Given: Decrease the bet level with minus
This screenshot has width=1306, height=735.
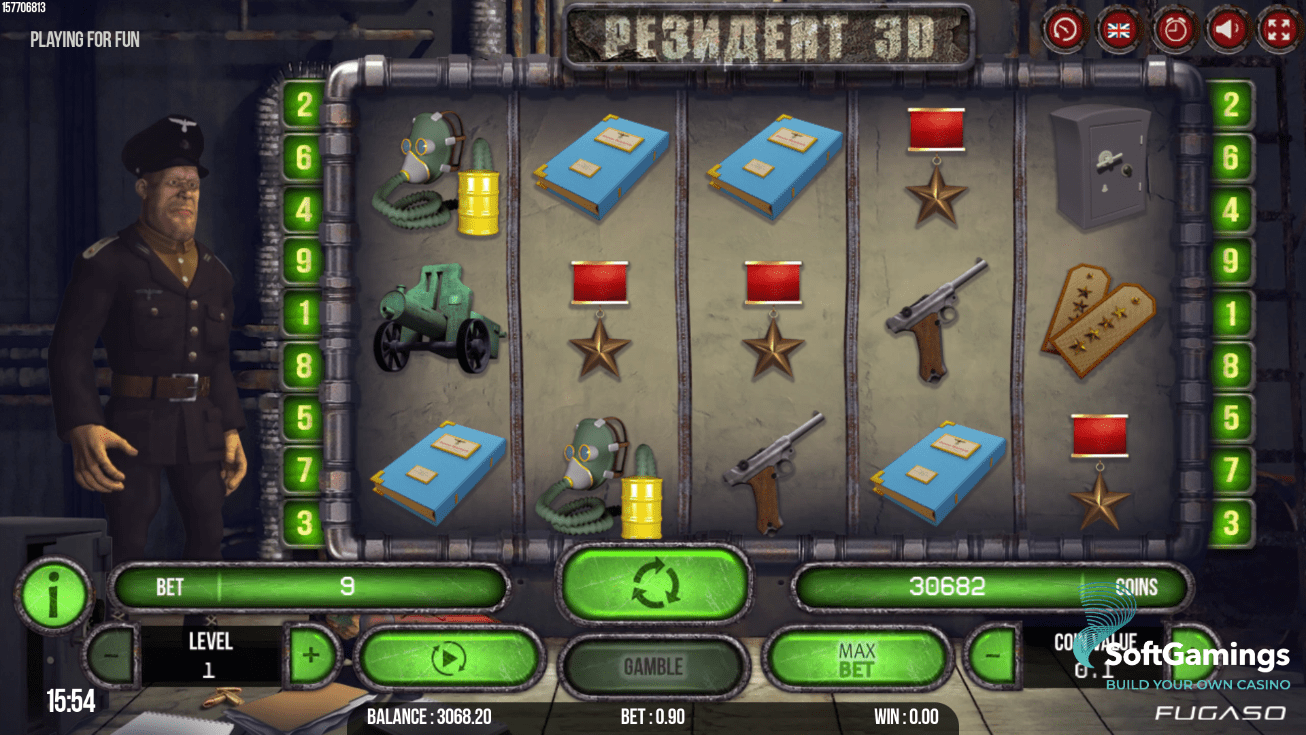Looking at the screenshot, I should pos(110,657).
